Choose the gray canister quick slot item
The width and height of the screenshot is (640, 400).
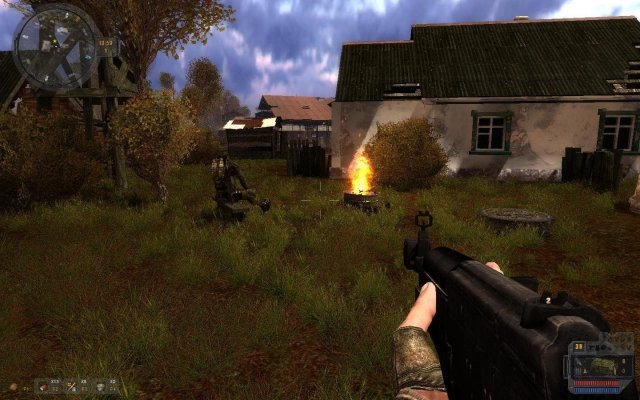[101, 386]
